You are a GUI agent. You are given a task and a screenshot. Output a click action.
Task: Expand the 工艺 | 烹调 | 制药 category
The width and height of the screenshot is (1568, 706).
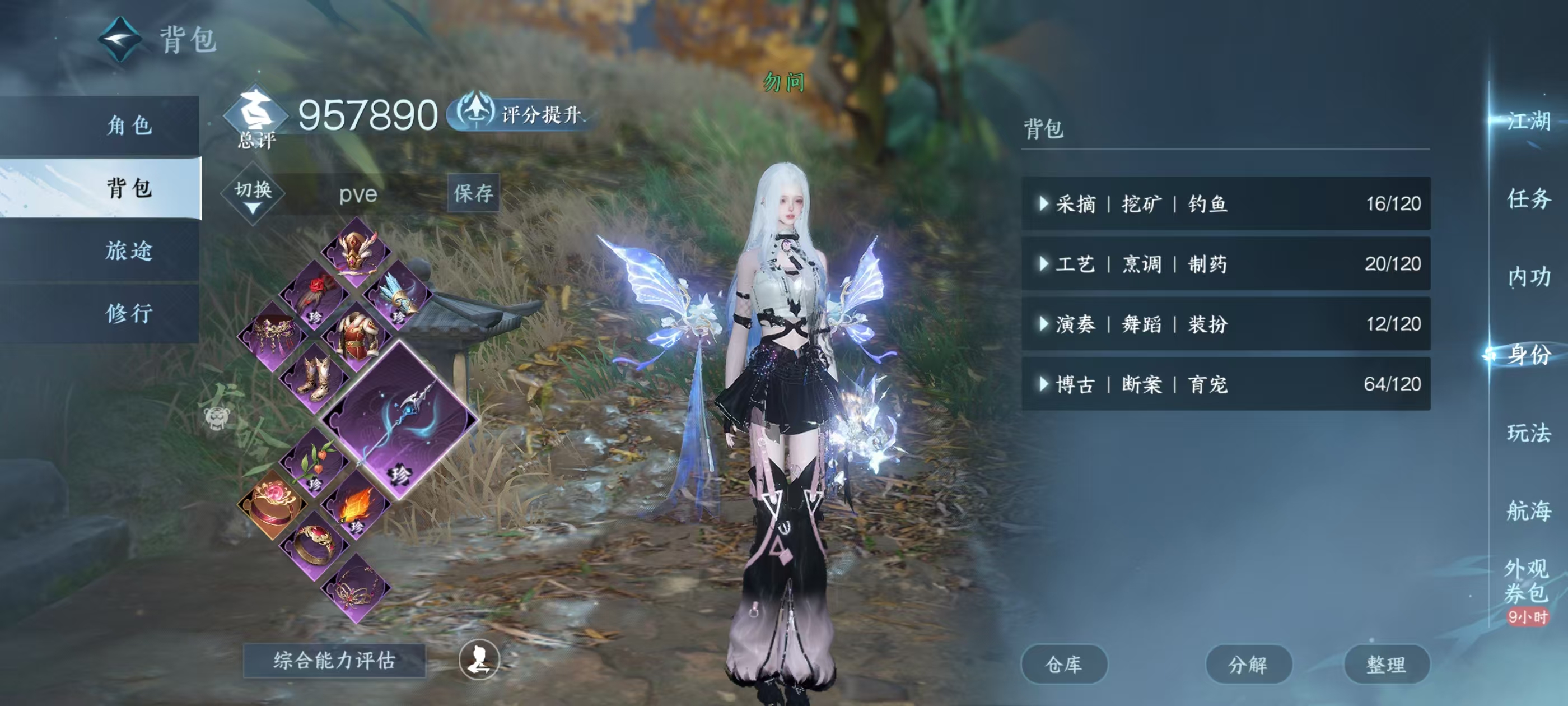1225,264
